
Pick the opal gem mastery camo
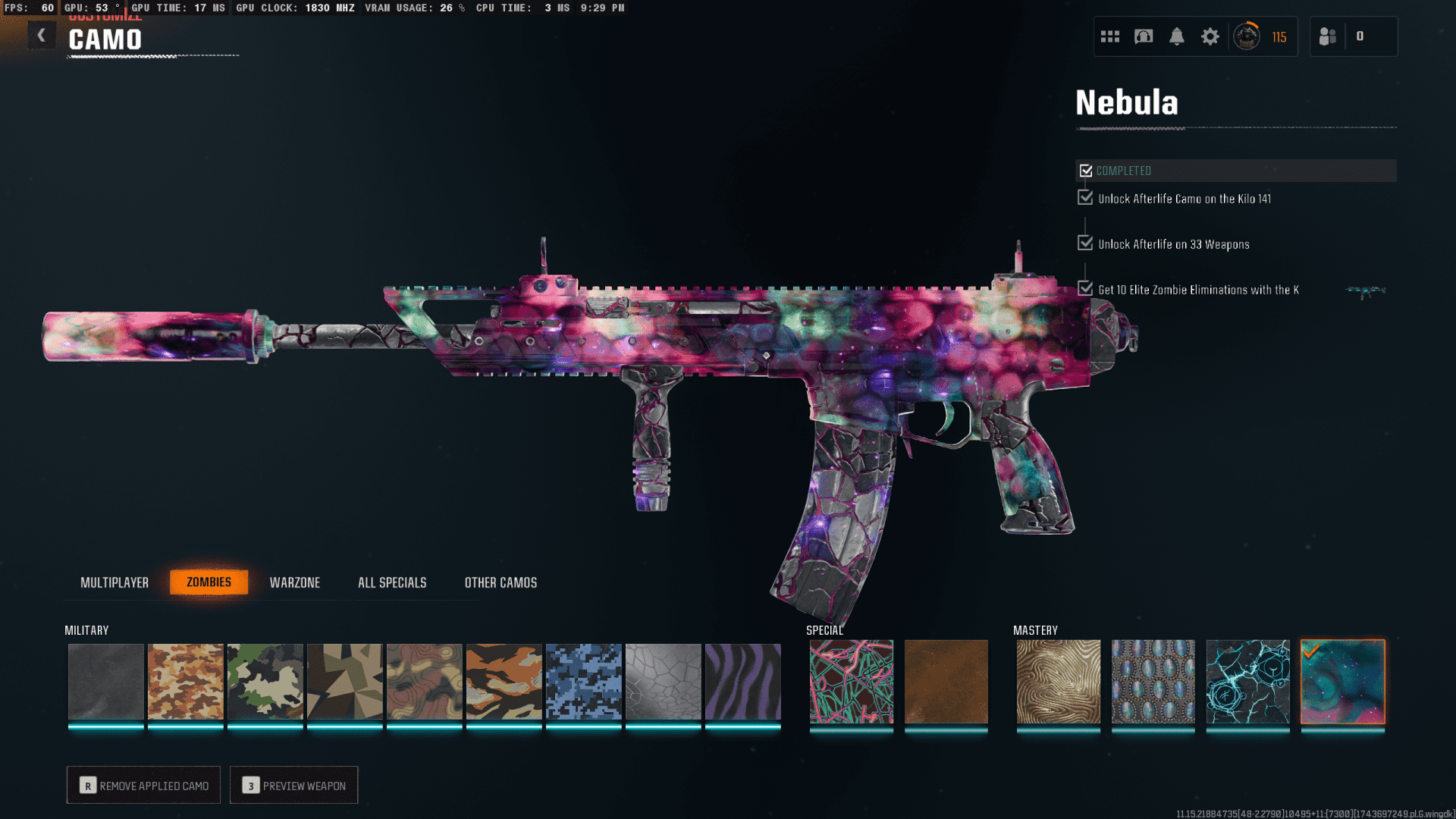pos(1153,681)
